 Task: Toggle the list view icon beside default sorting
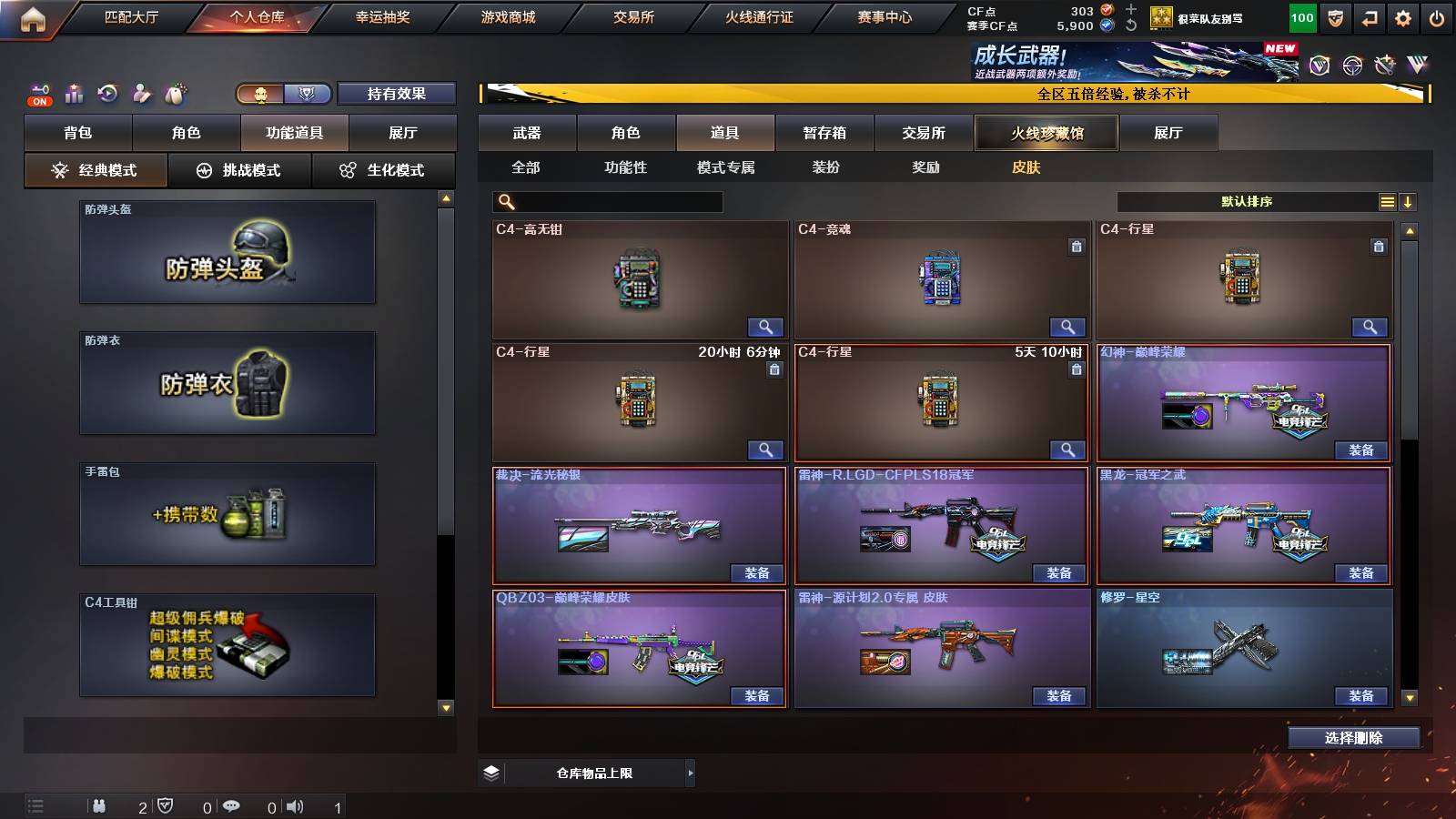(x=1387, y=200)
